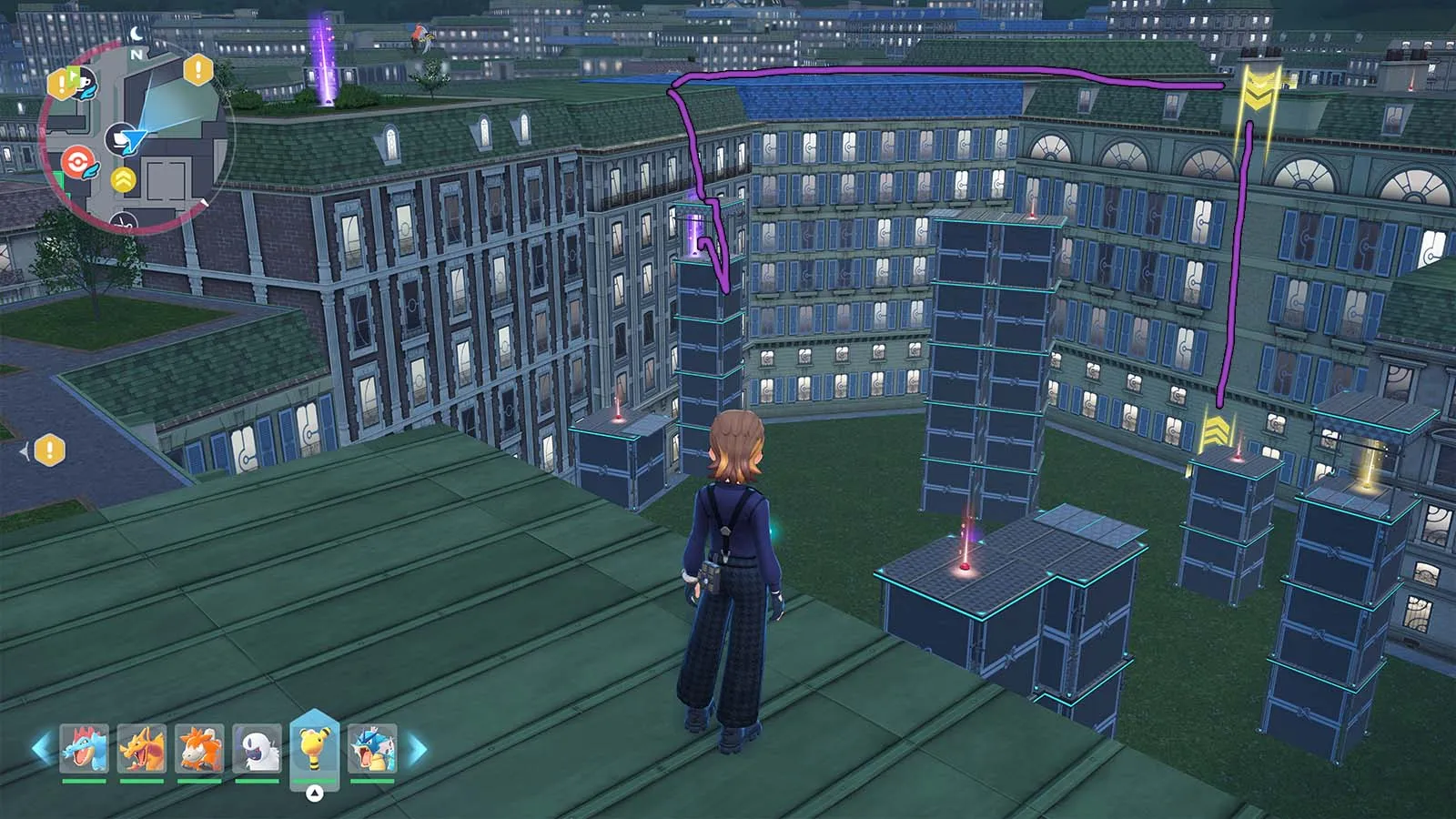Click the yellow chevron marker on the minimap

[123, 180]
